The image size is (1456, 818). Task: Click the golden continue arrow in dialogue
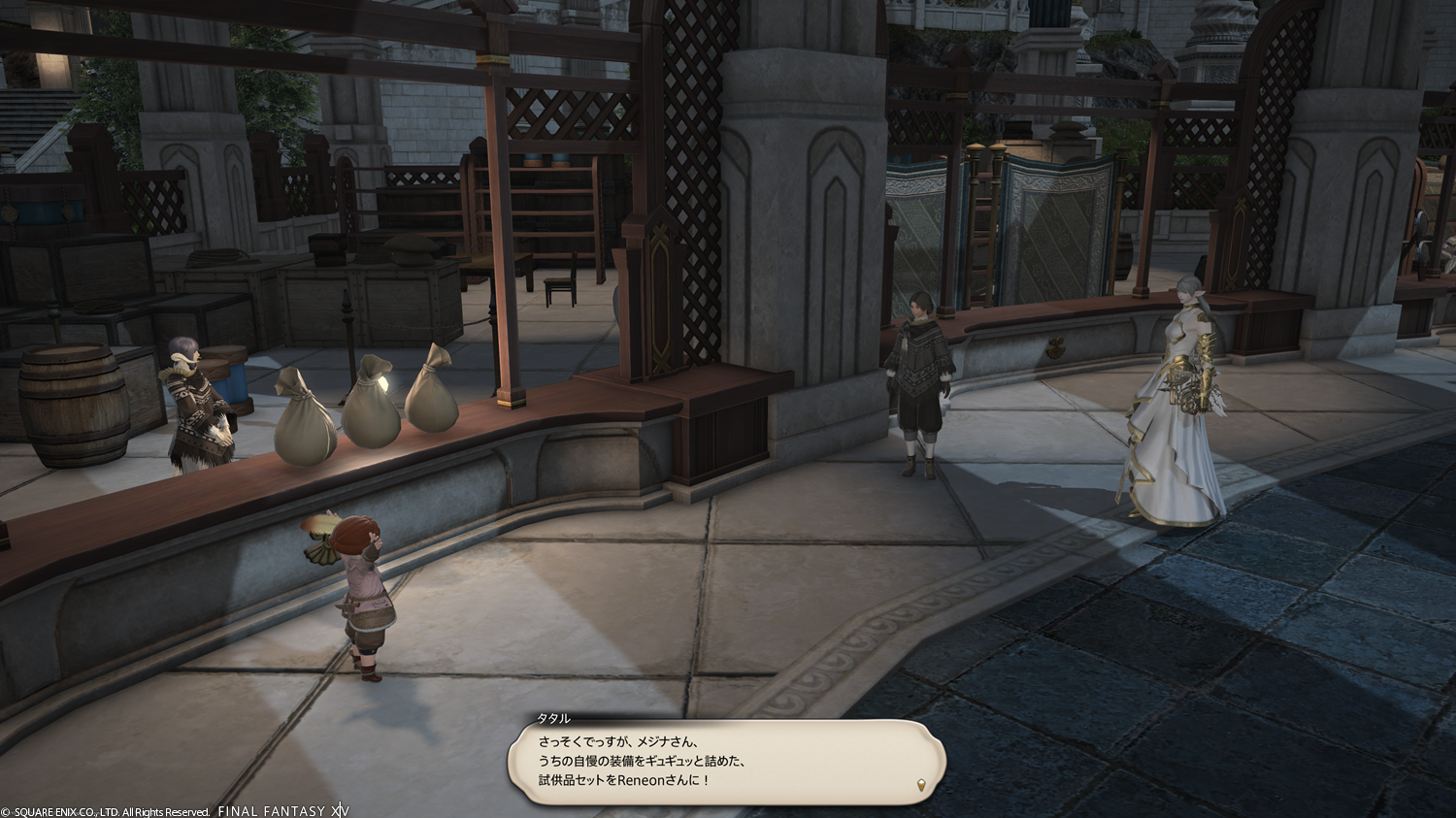click(x=920, y=784)
